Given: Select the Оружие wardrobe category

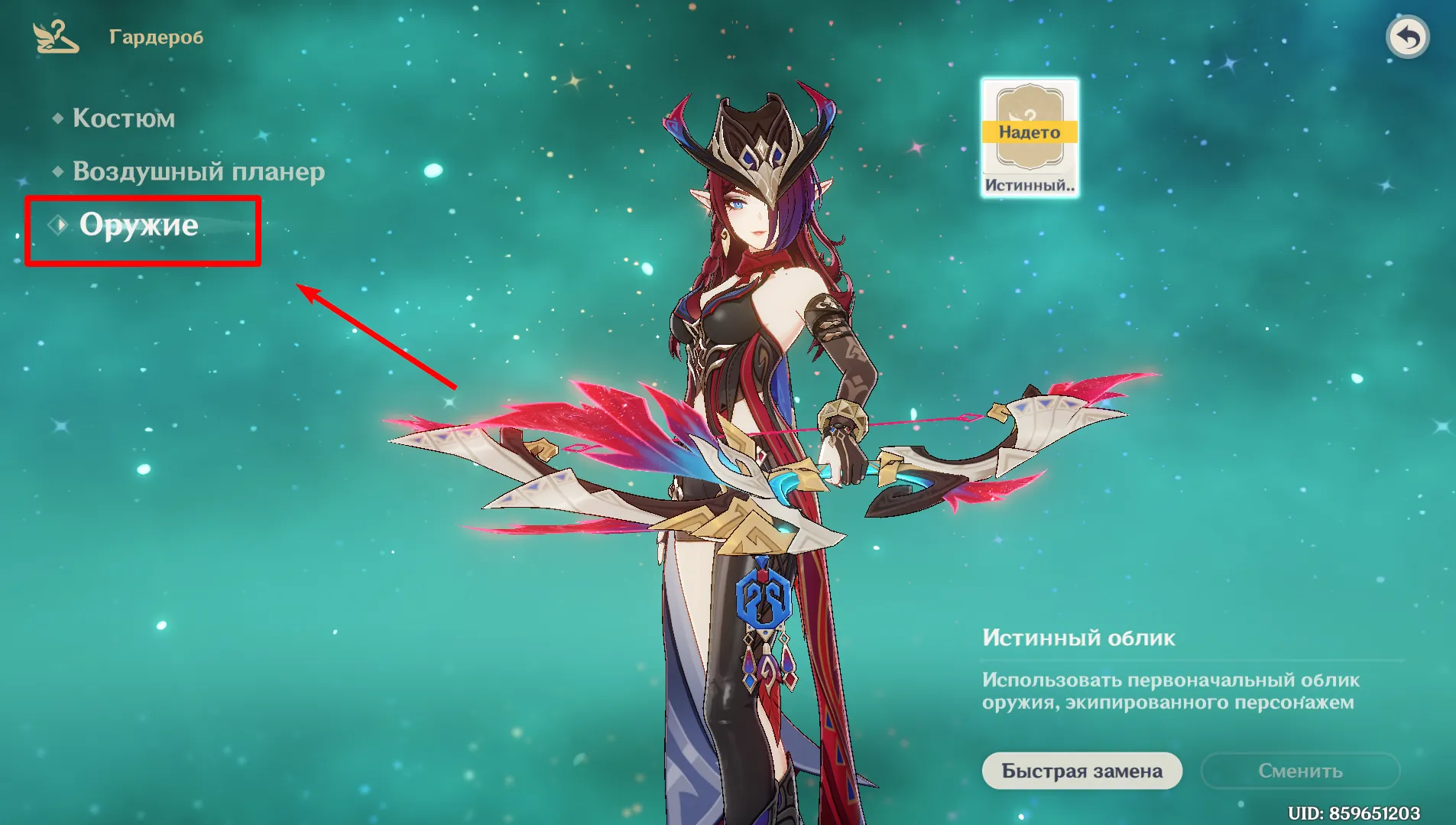Looking at the screenshot, I should click(x=138, y=226).
